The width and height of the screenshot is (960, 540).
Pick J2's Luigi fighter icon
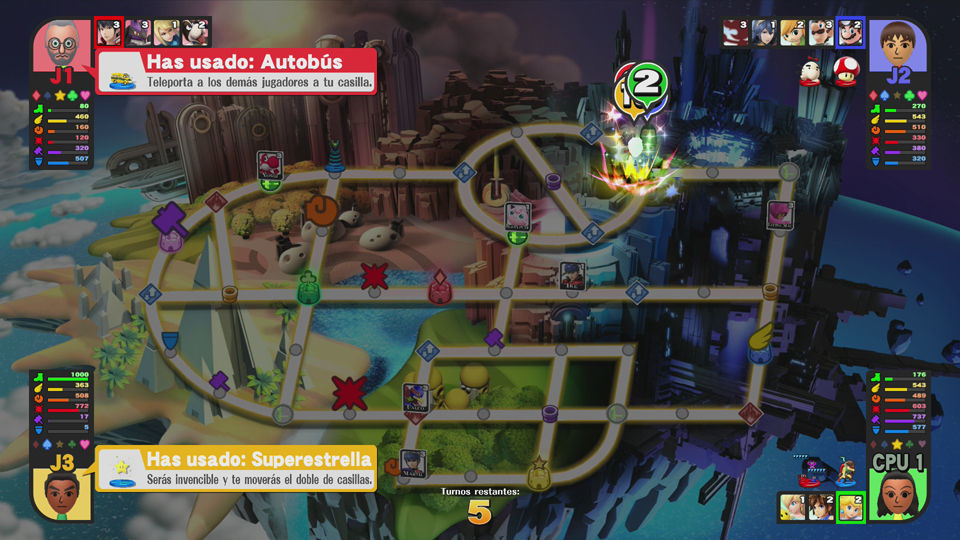pos(821,32)
